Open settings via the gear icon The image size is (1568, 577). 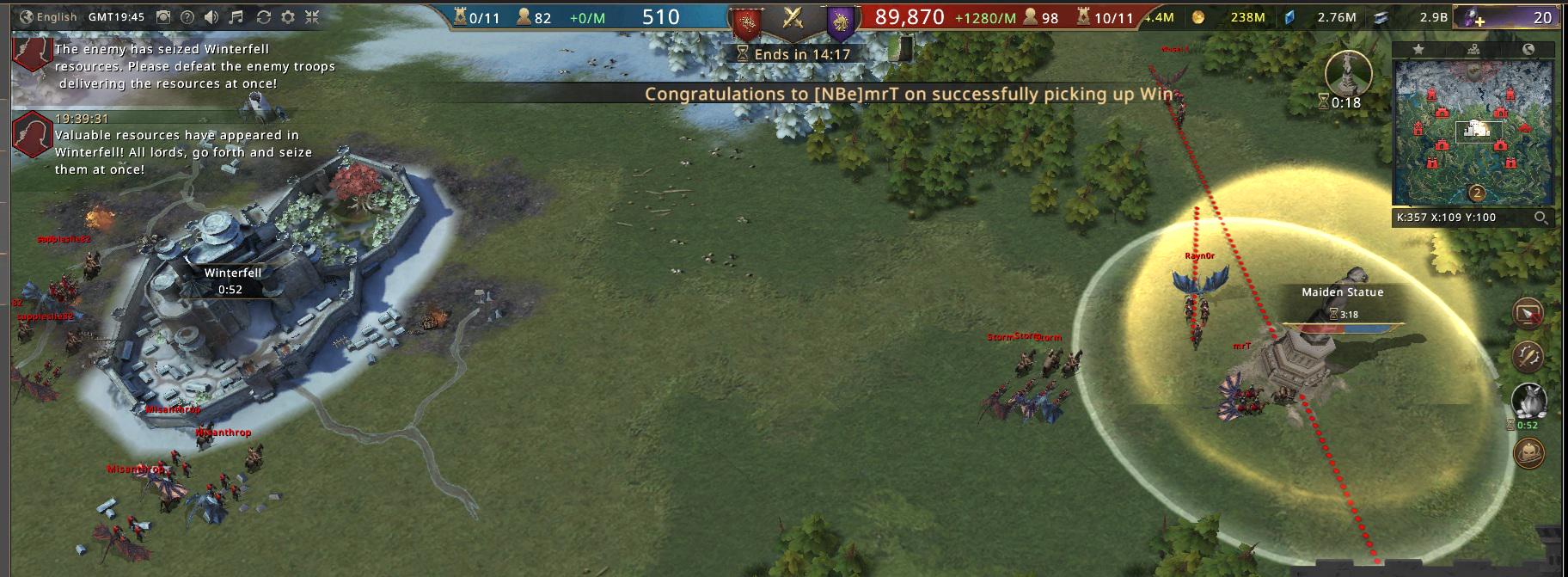click(x=288, y=17)
